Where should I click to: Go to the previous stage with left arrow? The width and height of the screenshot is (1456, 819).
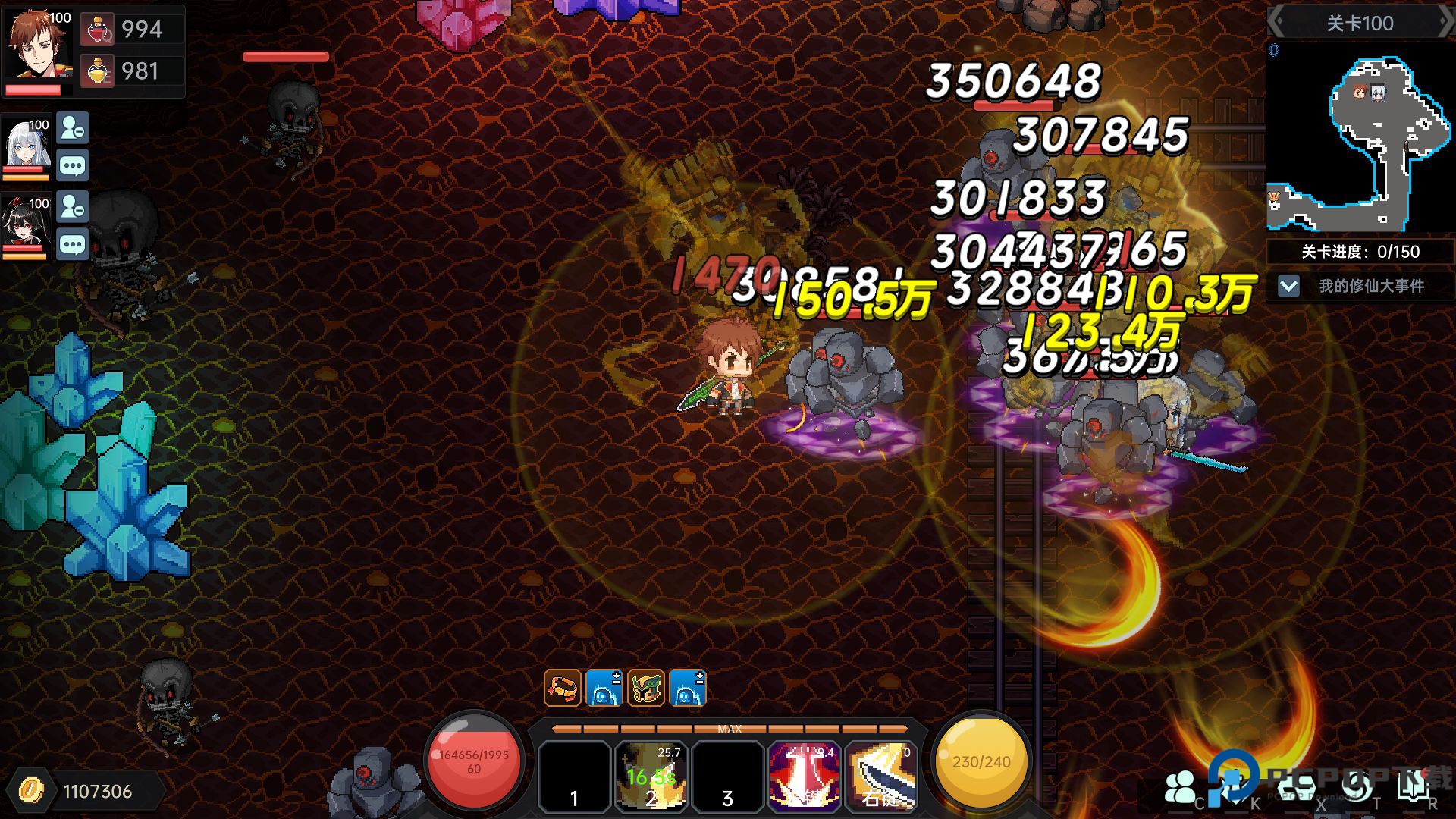point(1277,23)
